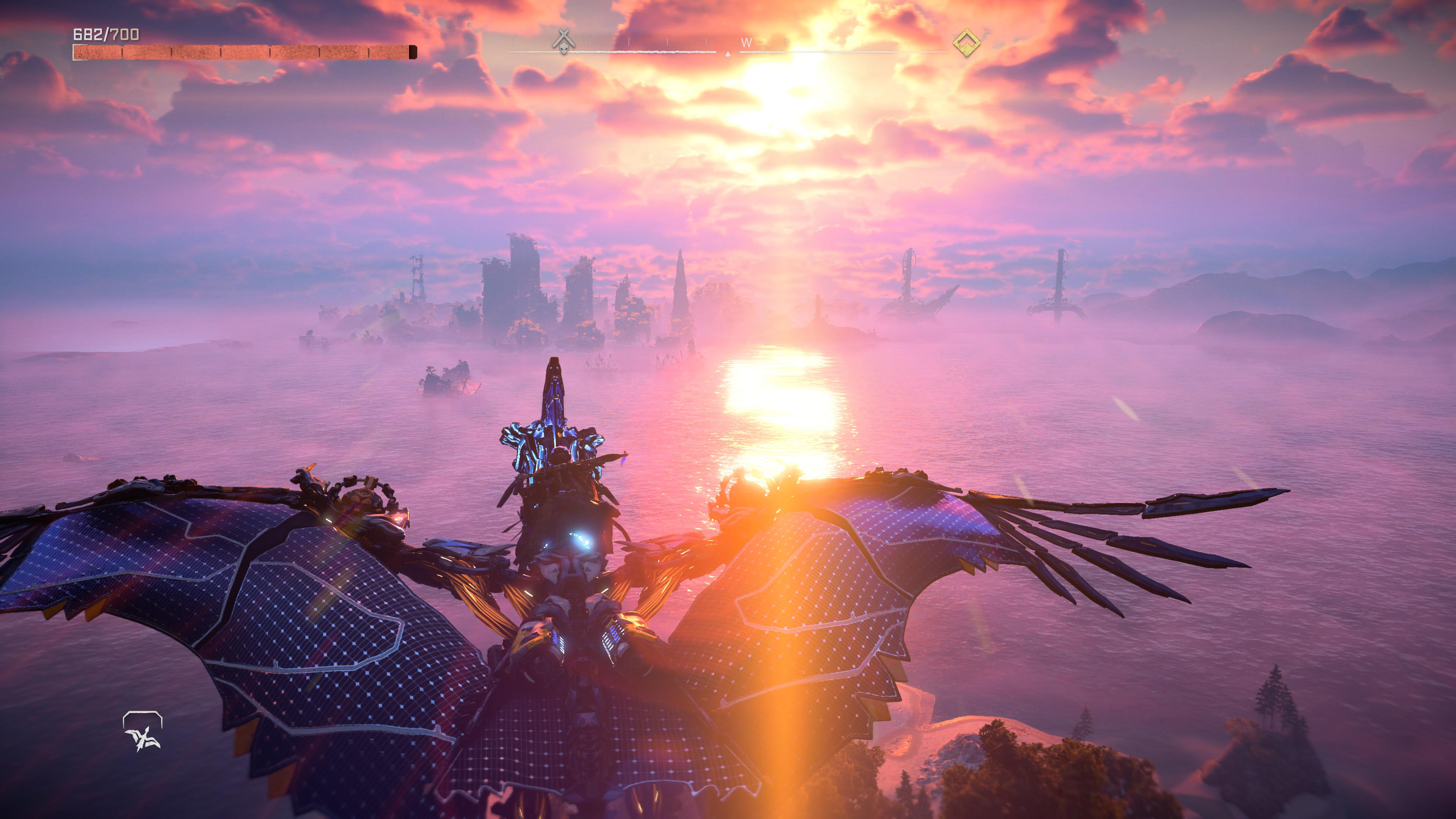
Task: Click the W west indicator on the compass
Action: click(x=747, y=42)
